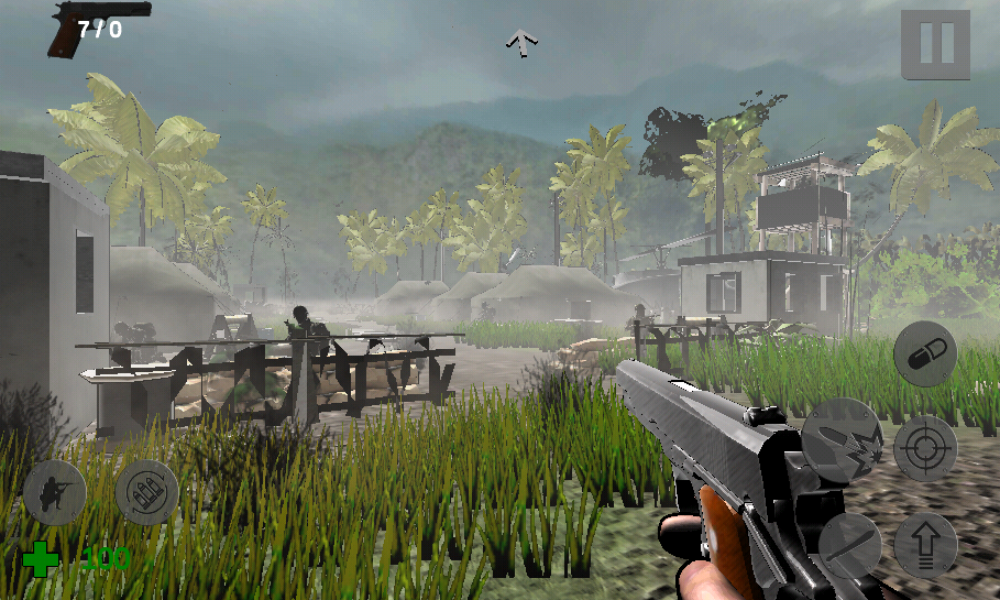Image resolution: width=1000 pixels, height=600 pixels.
Task: Reload using the bullets reload button
Action: pyautogui.click(x=146, y=493)
